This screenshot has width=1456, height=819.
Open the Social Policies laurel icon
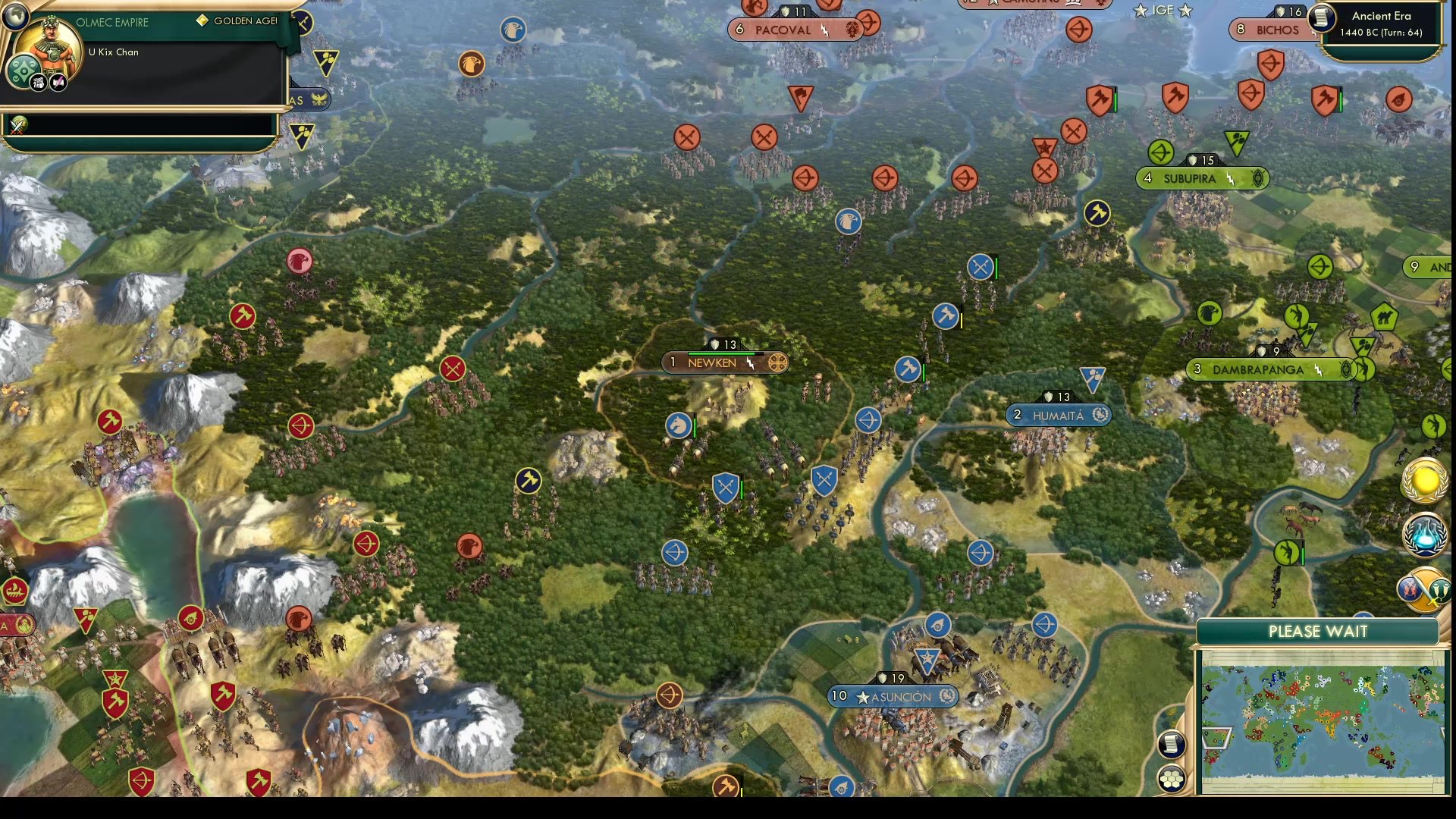click(x=1424, y=480)
